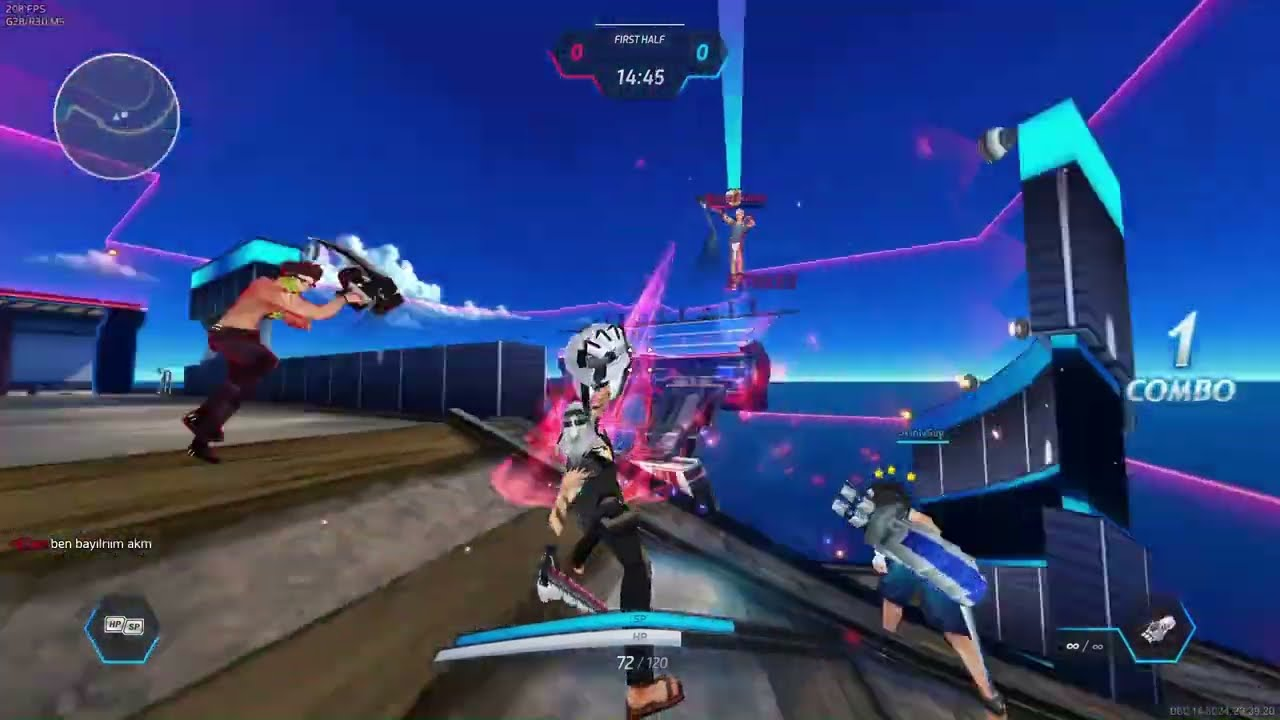Select the HP SP hexagon icon

coord(124,627)
